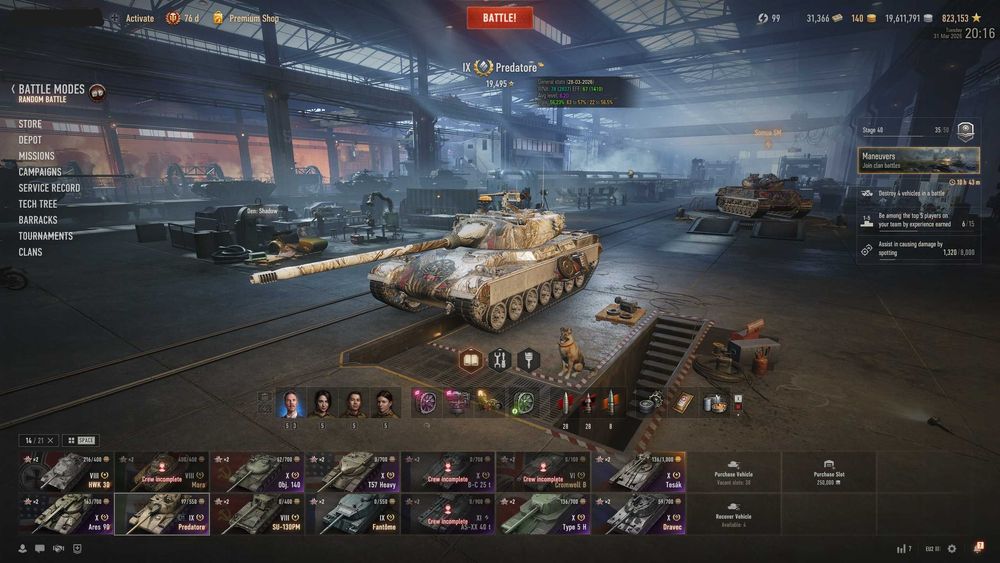Viewport: 1000px width, 563px height.
Task: Click the Purchase Vehicle tile
Action: [x=733, y=471]
